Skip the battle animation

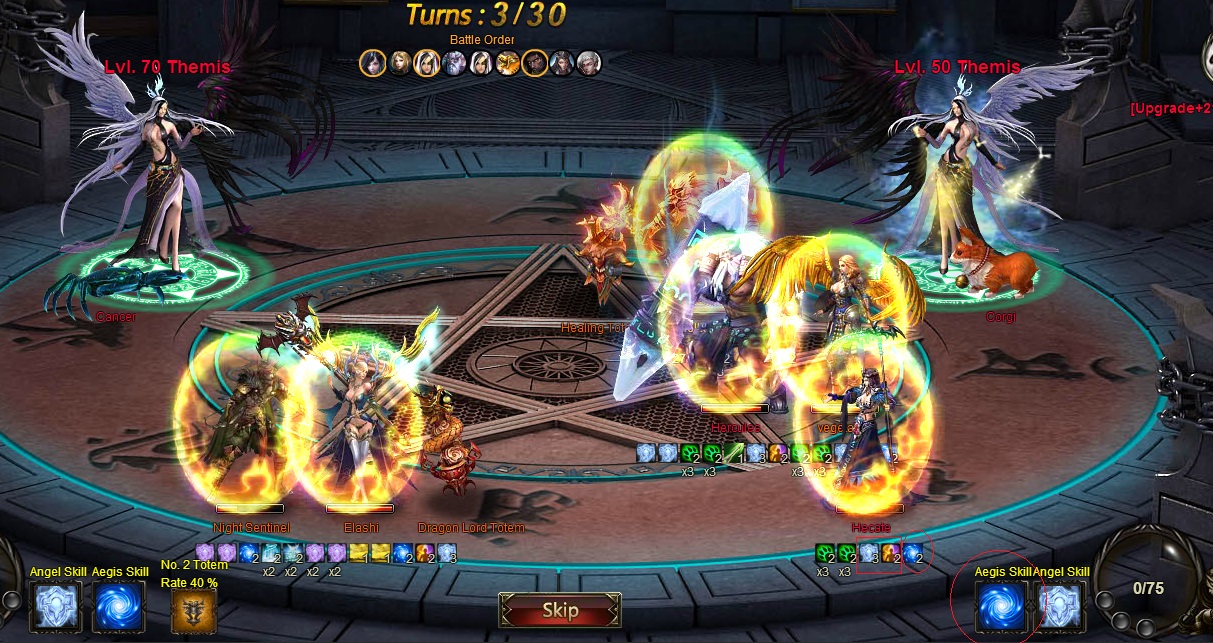[x=560, y=610]
